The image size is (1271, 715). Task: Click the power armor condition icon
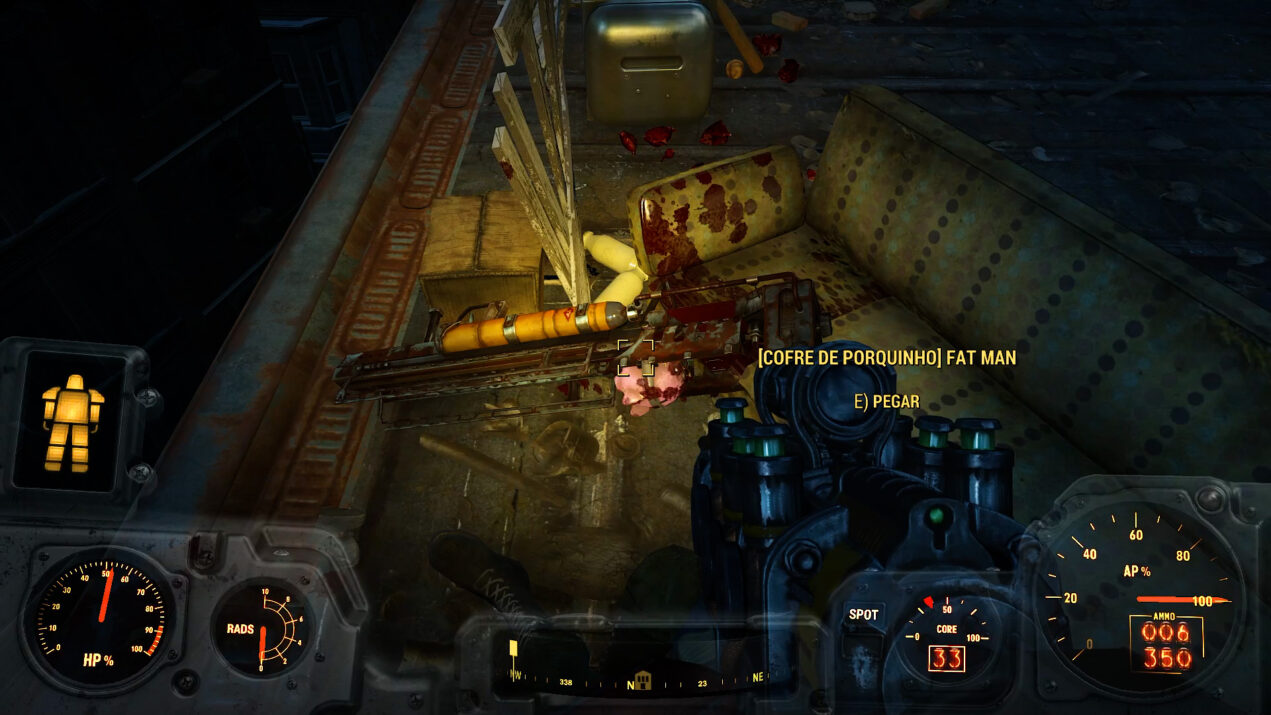tap(72, 421)
